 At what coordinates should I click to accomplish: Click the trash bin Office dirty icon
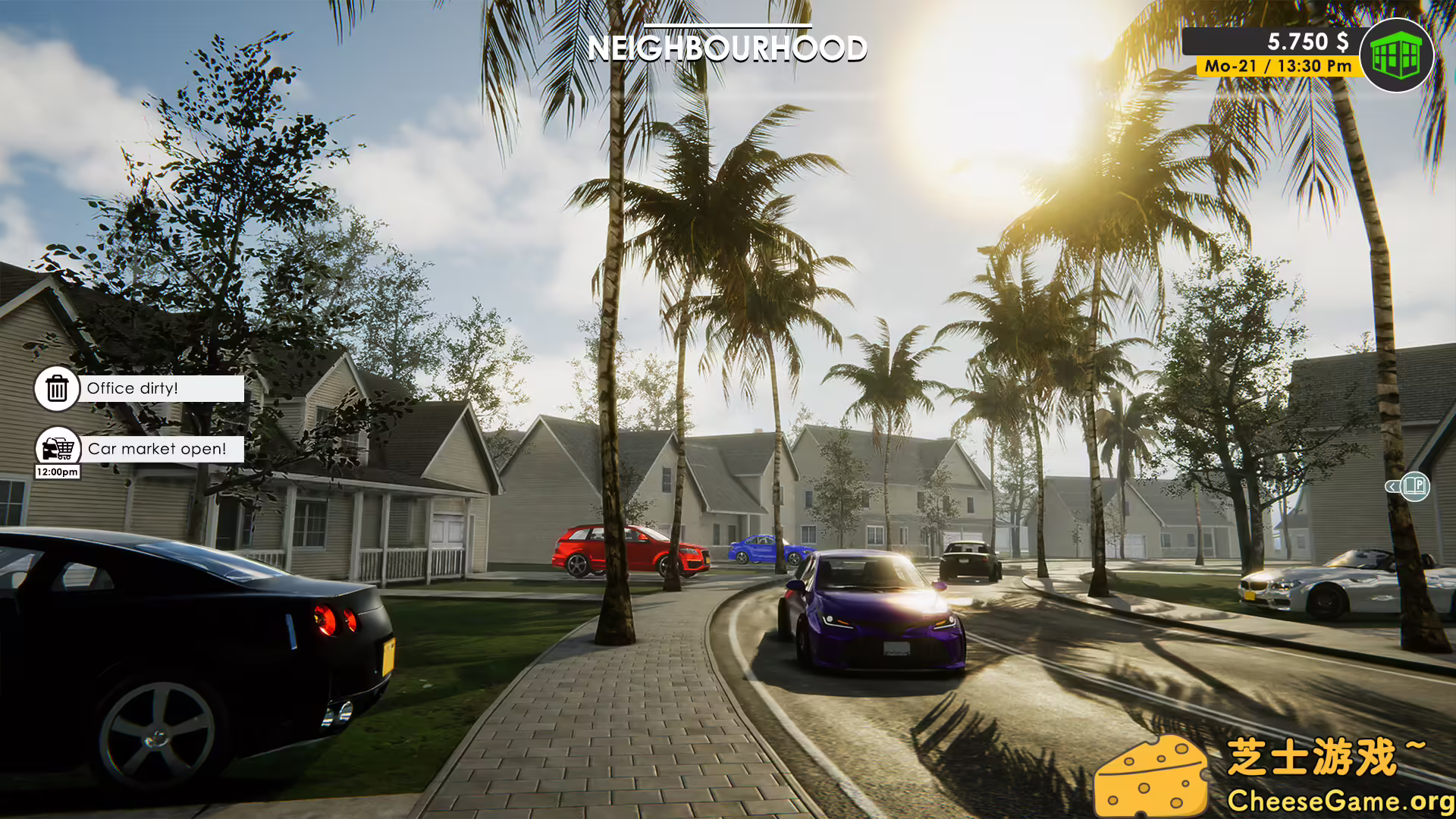(56, 388)
